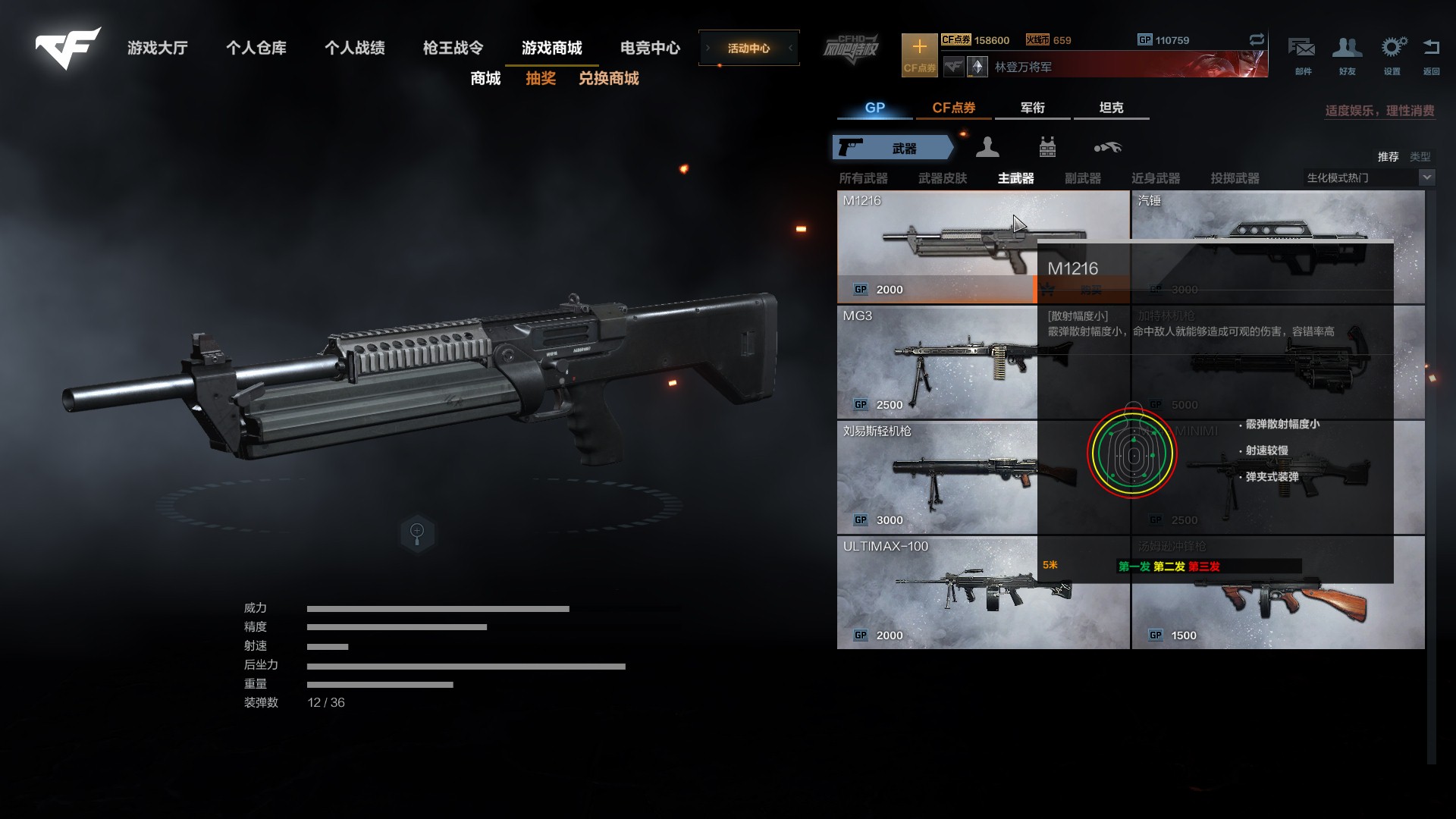
Task: Select the ULTIMAX-100 weapon tile
Action: [937, 593]
